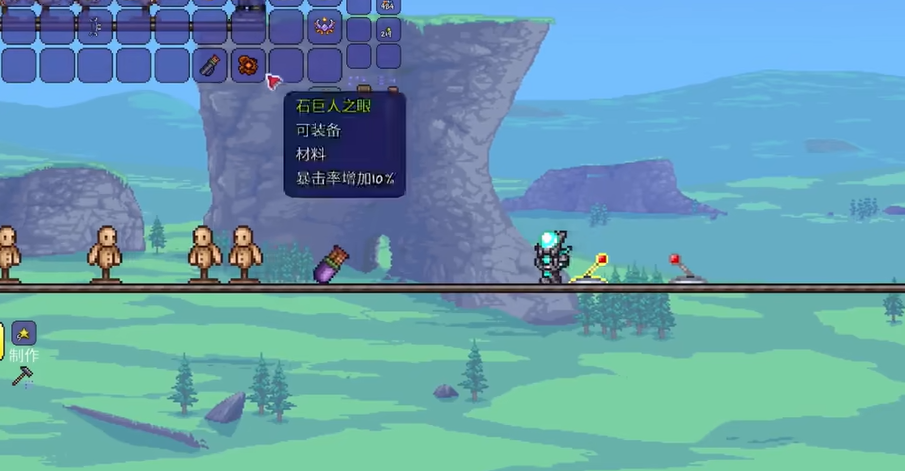
Task: Select the pale item in the middle inventory row
Action: point(96,26)
